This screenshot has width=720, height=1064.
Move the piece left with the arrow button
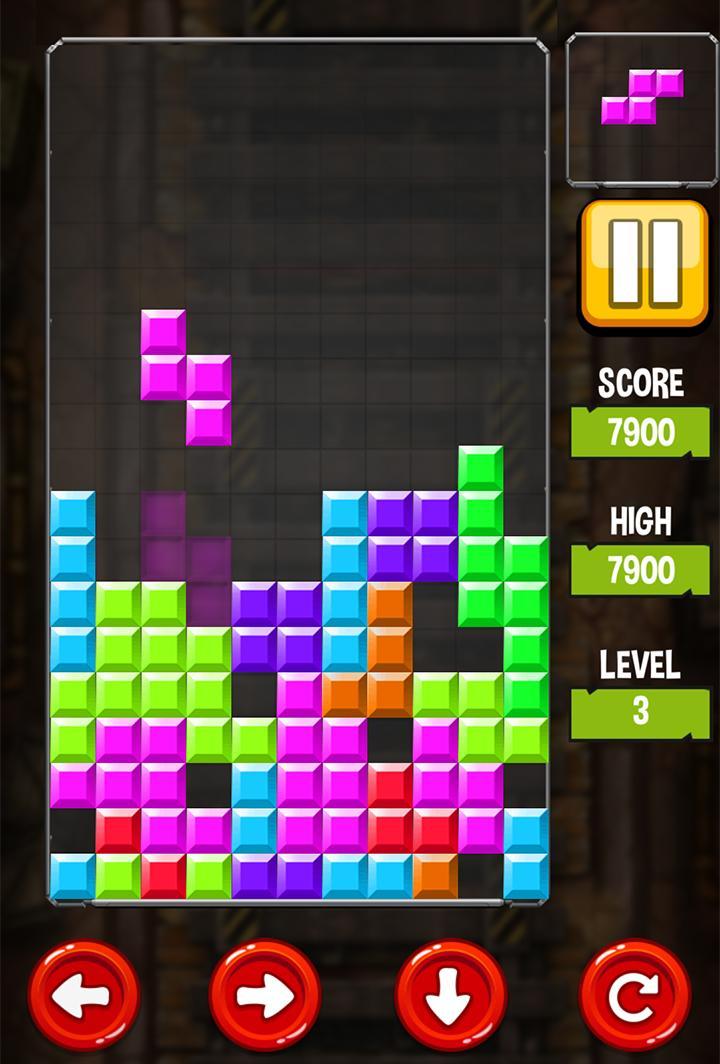(84, 996)
